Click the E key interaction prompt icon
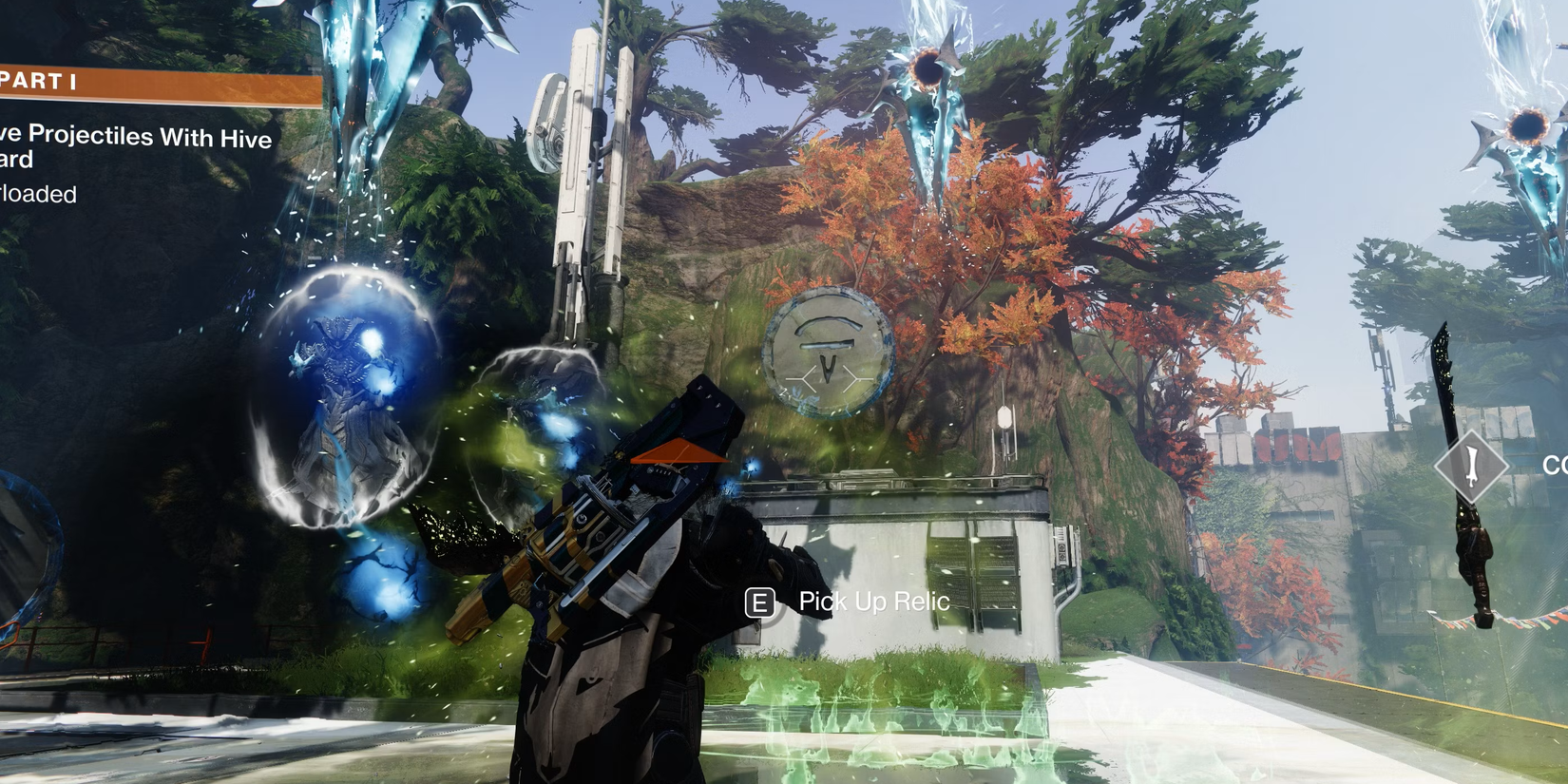 tap(759, 602)
